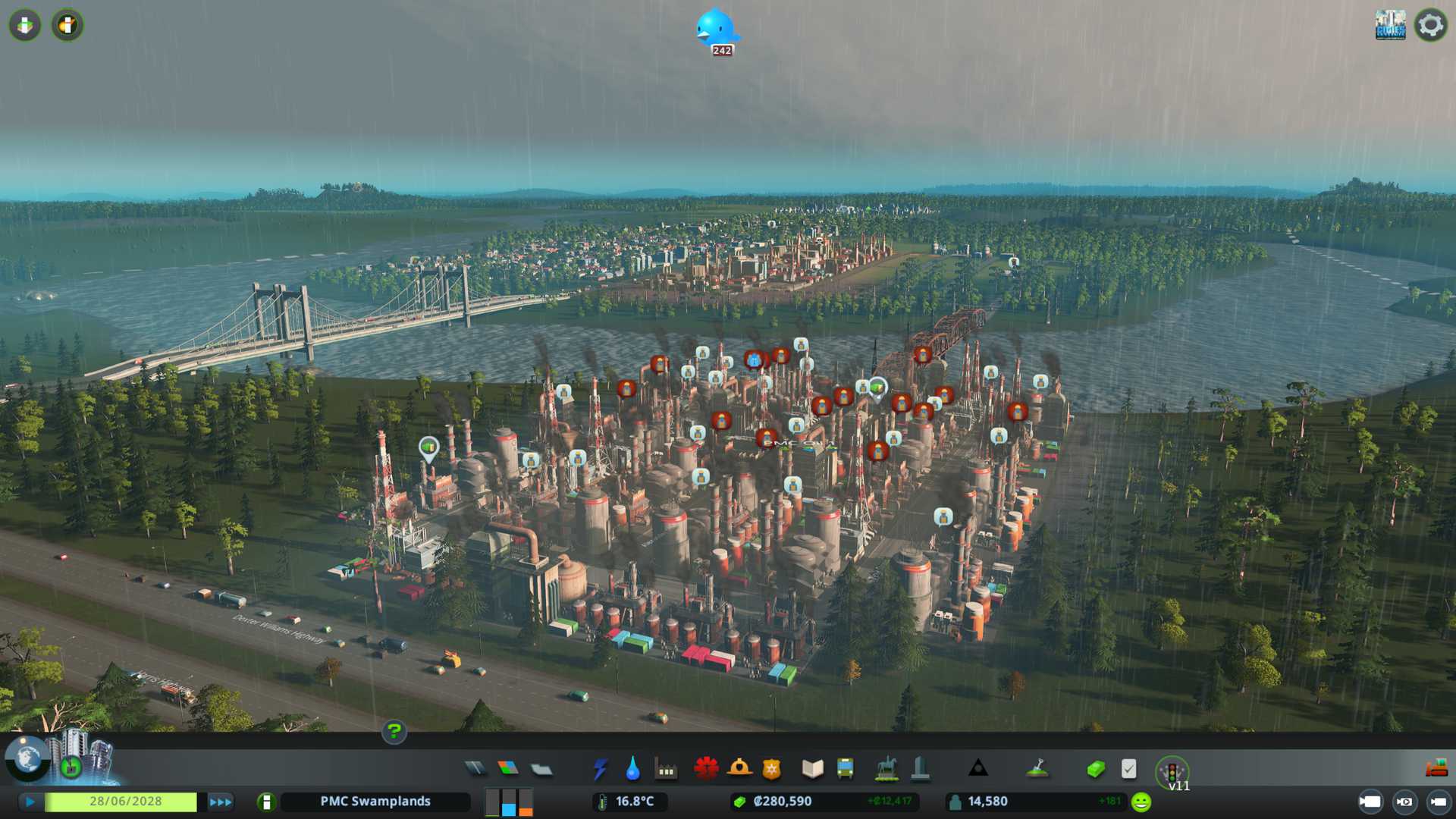Choose the Public Transport bus icon

(x=845, y=769)
